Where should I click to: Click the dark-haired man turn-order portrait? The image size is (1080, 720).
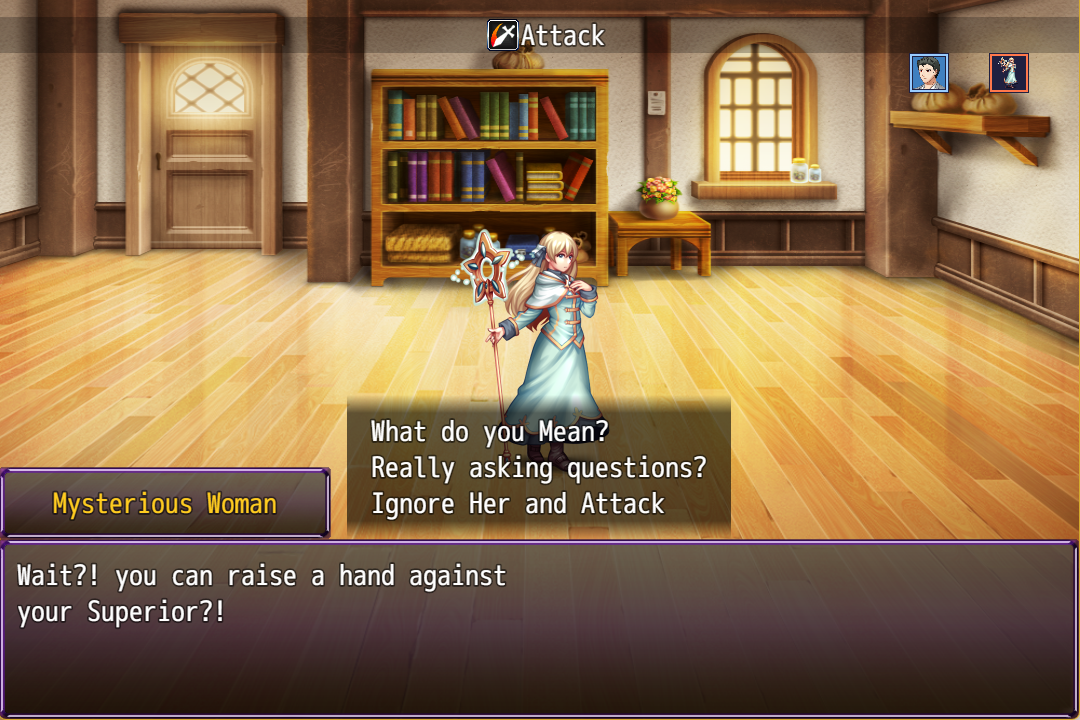tap(929, 73)
